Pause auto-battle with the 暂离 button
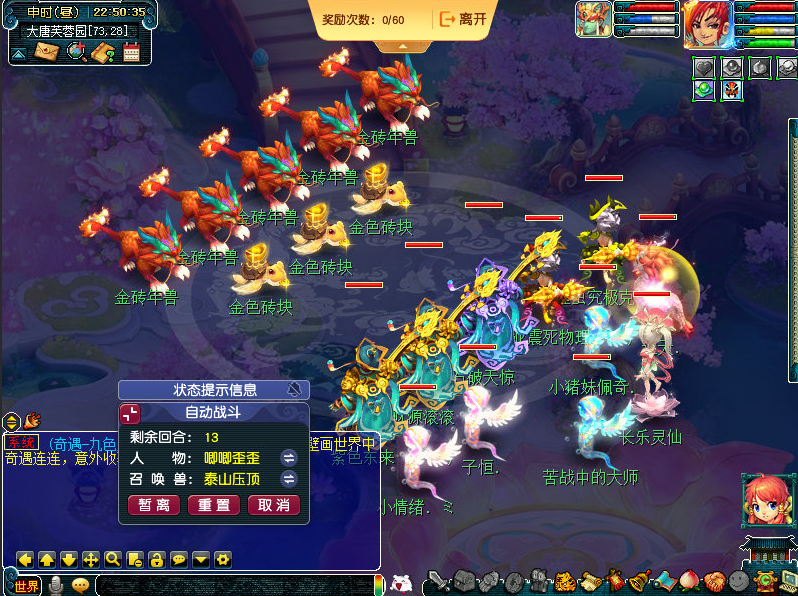 (154, 506)
